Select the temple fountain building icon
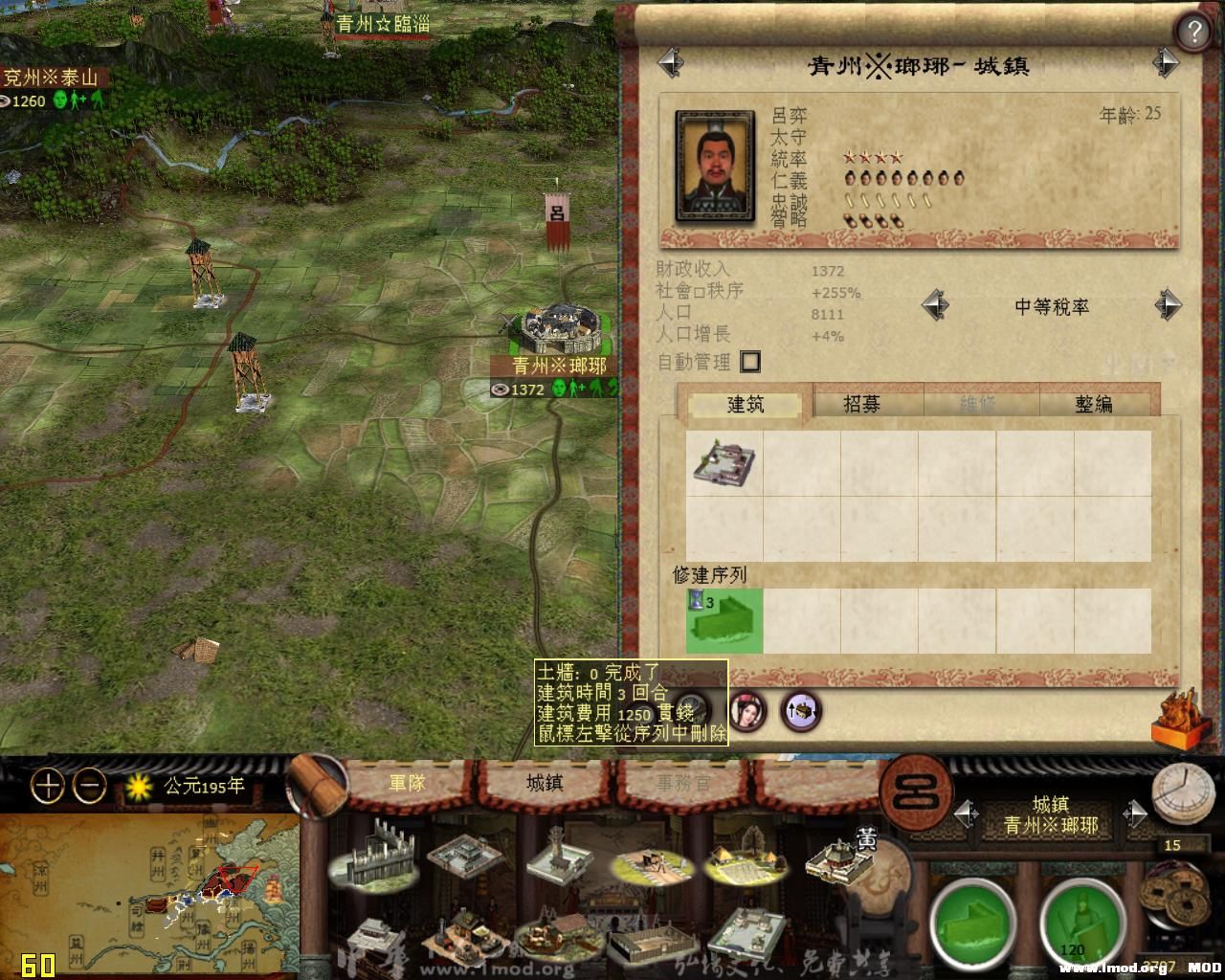Viewport: 1225px width, 980px height. [x=555, y=861]
